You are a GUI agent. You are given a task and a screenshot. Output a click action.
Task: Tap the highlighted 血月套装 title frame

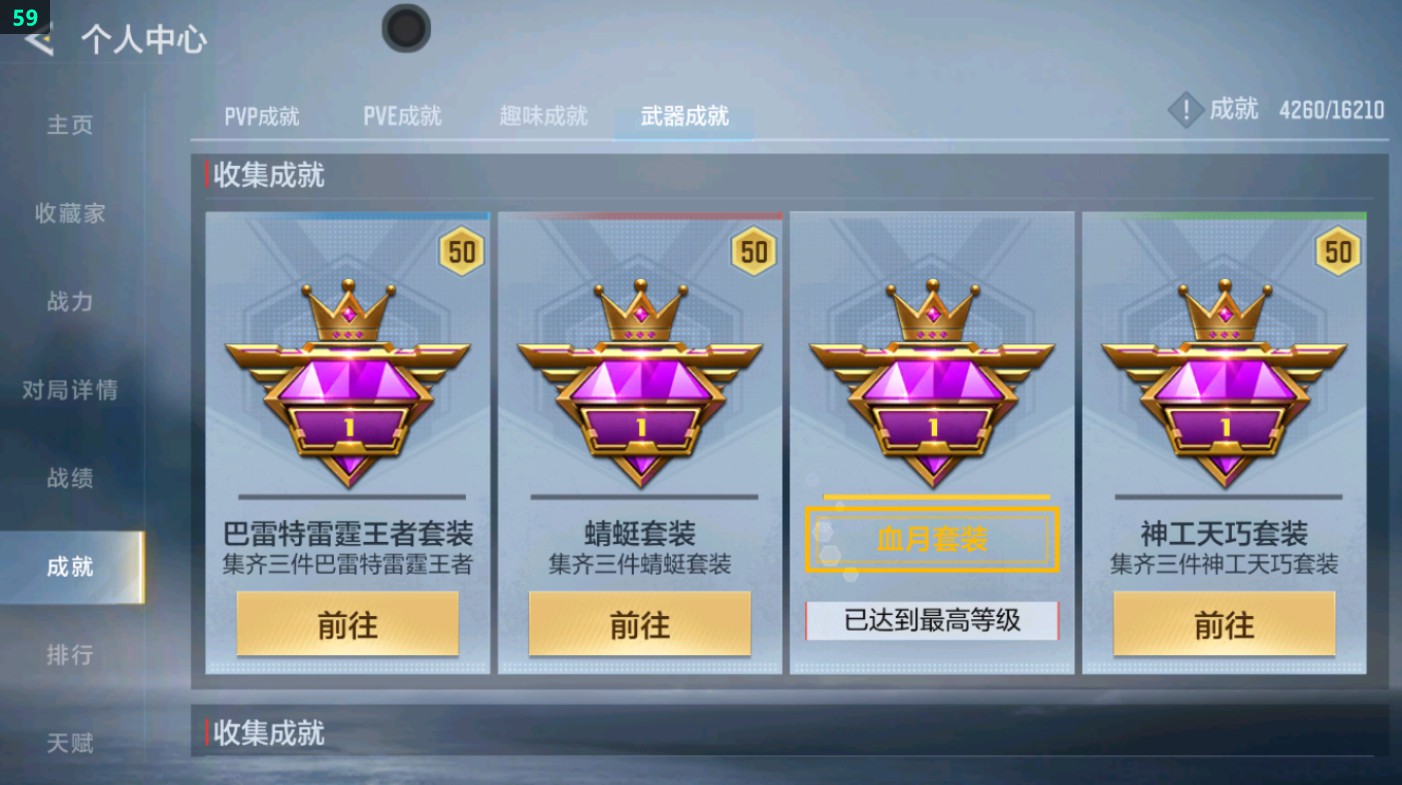932,539
